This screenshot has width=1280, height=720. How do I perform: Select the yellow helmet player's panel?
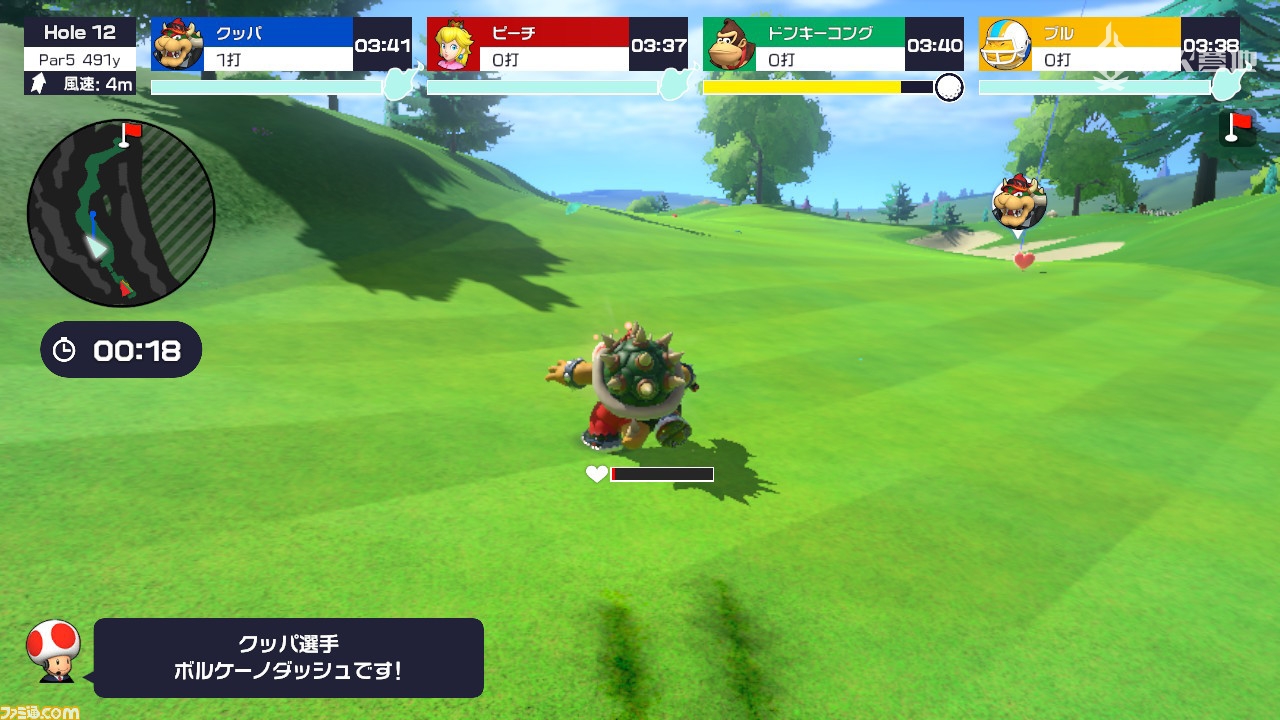(x=1108, y=45)
